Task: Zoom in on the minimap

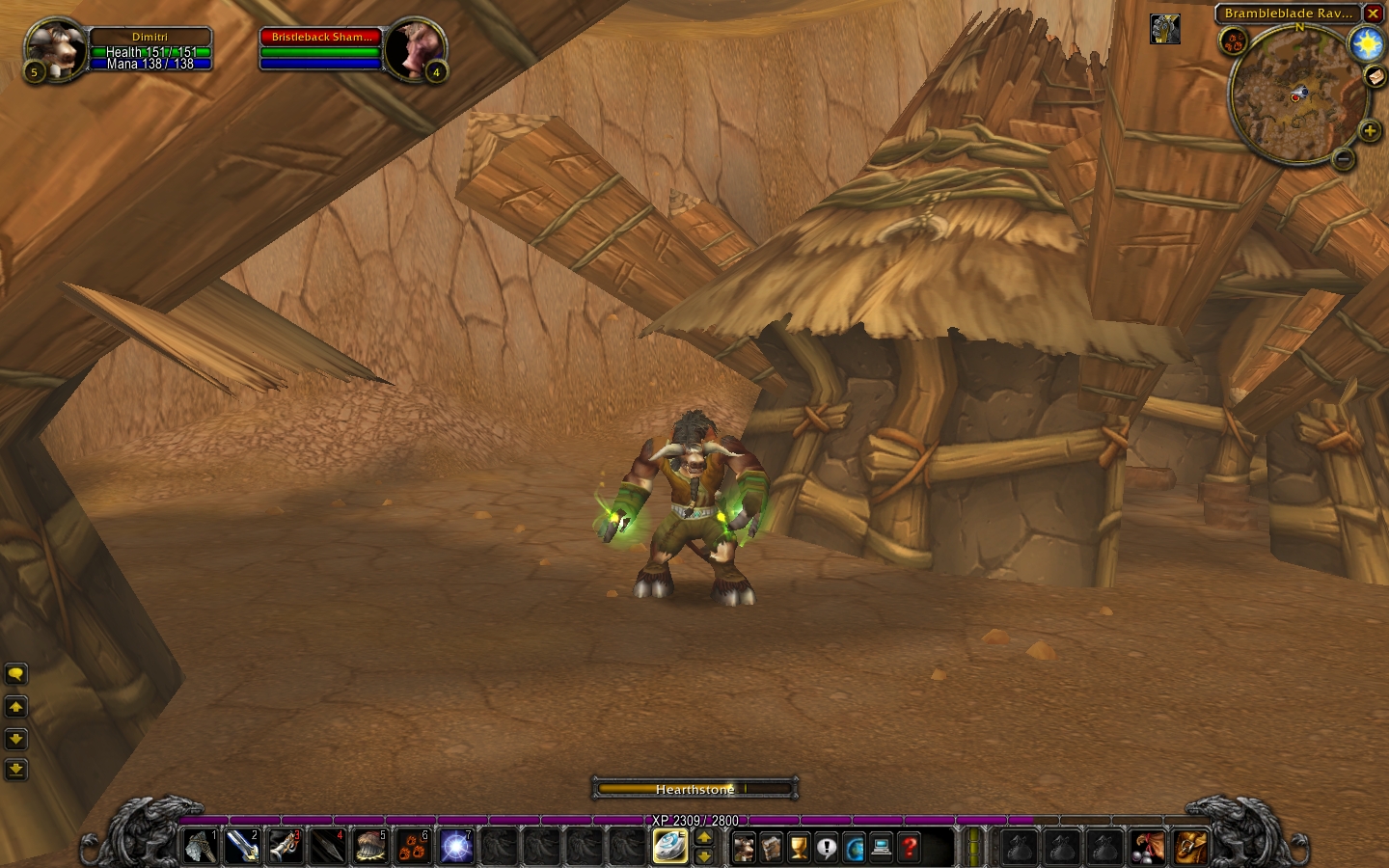Action: pos(1369,131)
